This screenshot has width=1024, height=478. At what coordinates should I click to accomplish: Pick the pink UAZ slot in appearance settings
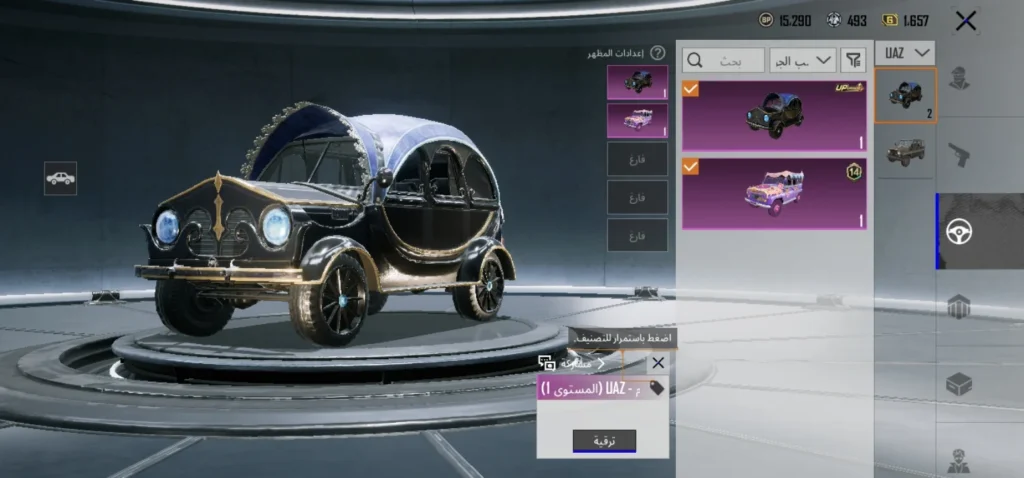[637, 121]
